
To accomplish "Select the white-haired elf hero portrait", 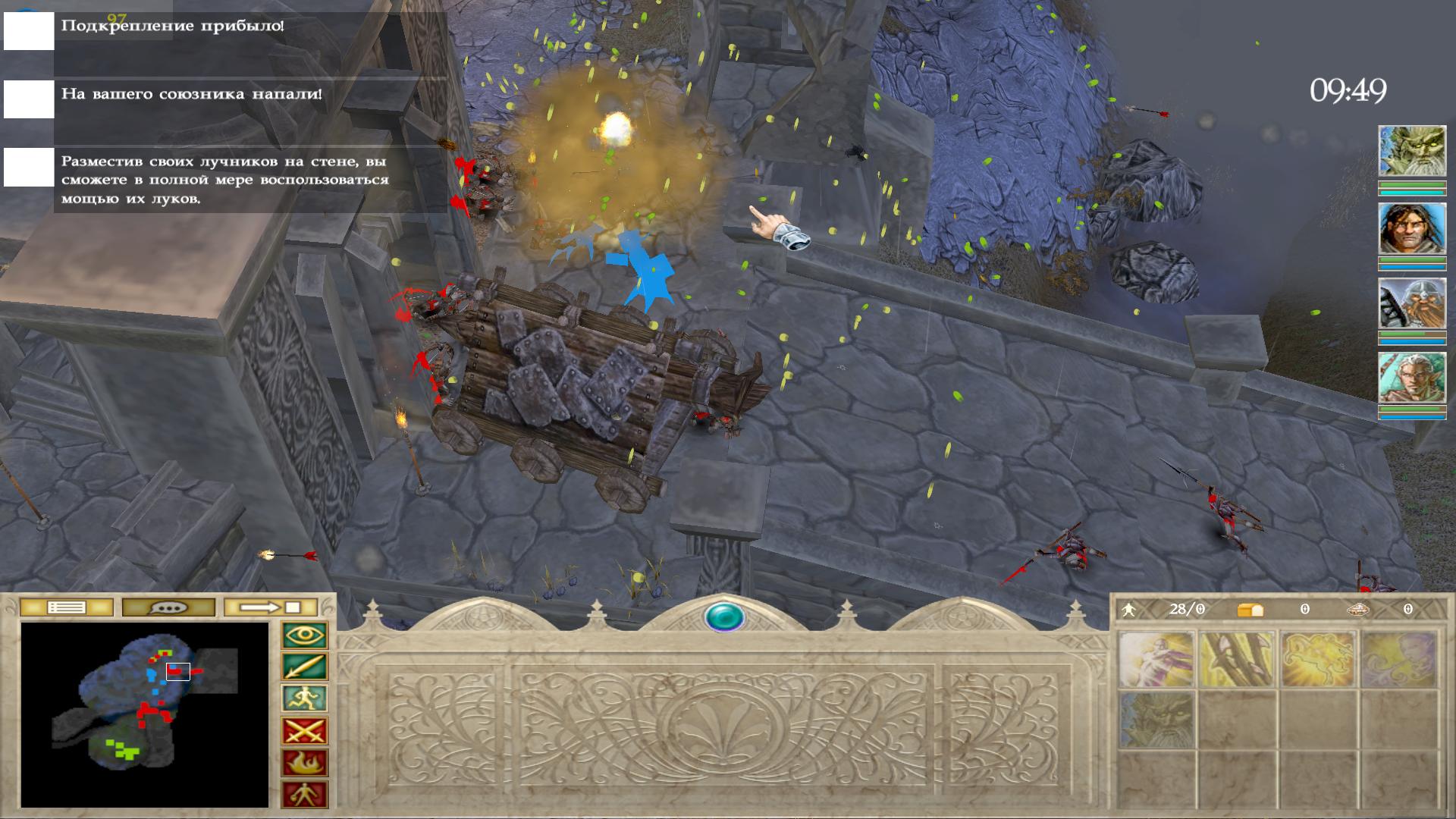I will tap(1411, 378).
